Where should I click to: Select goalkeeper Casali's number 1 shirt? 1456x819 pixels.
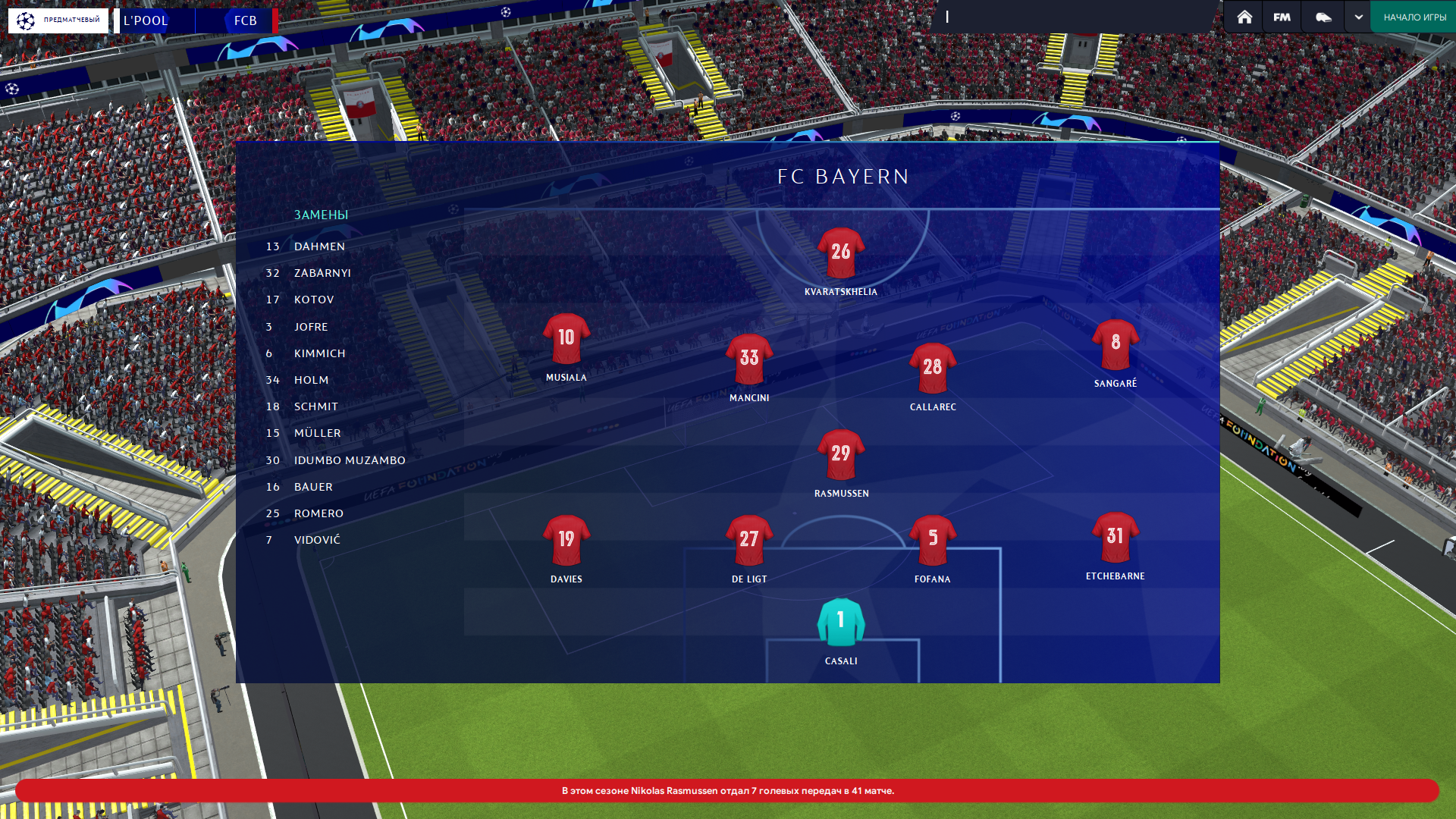click(841, 622)
